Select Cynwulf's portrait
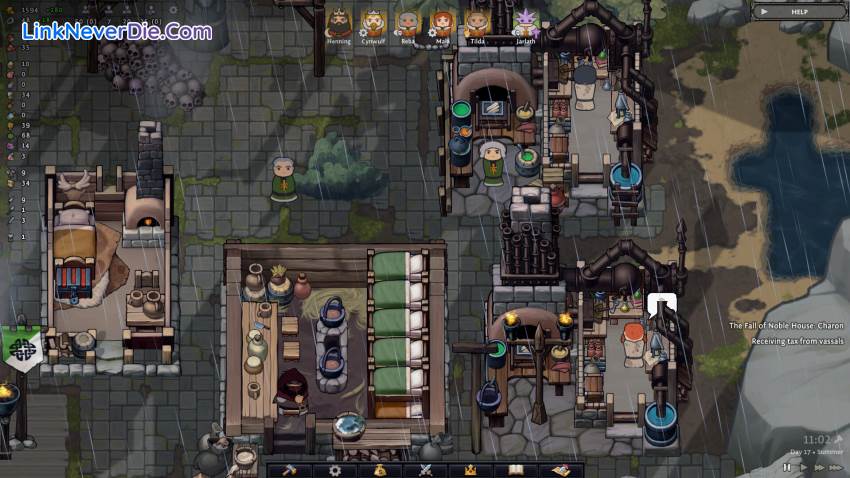The height and width of the screenshot is (478, 850). (x=373, y=22)
